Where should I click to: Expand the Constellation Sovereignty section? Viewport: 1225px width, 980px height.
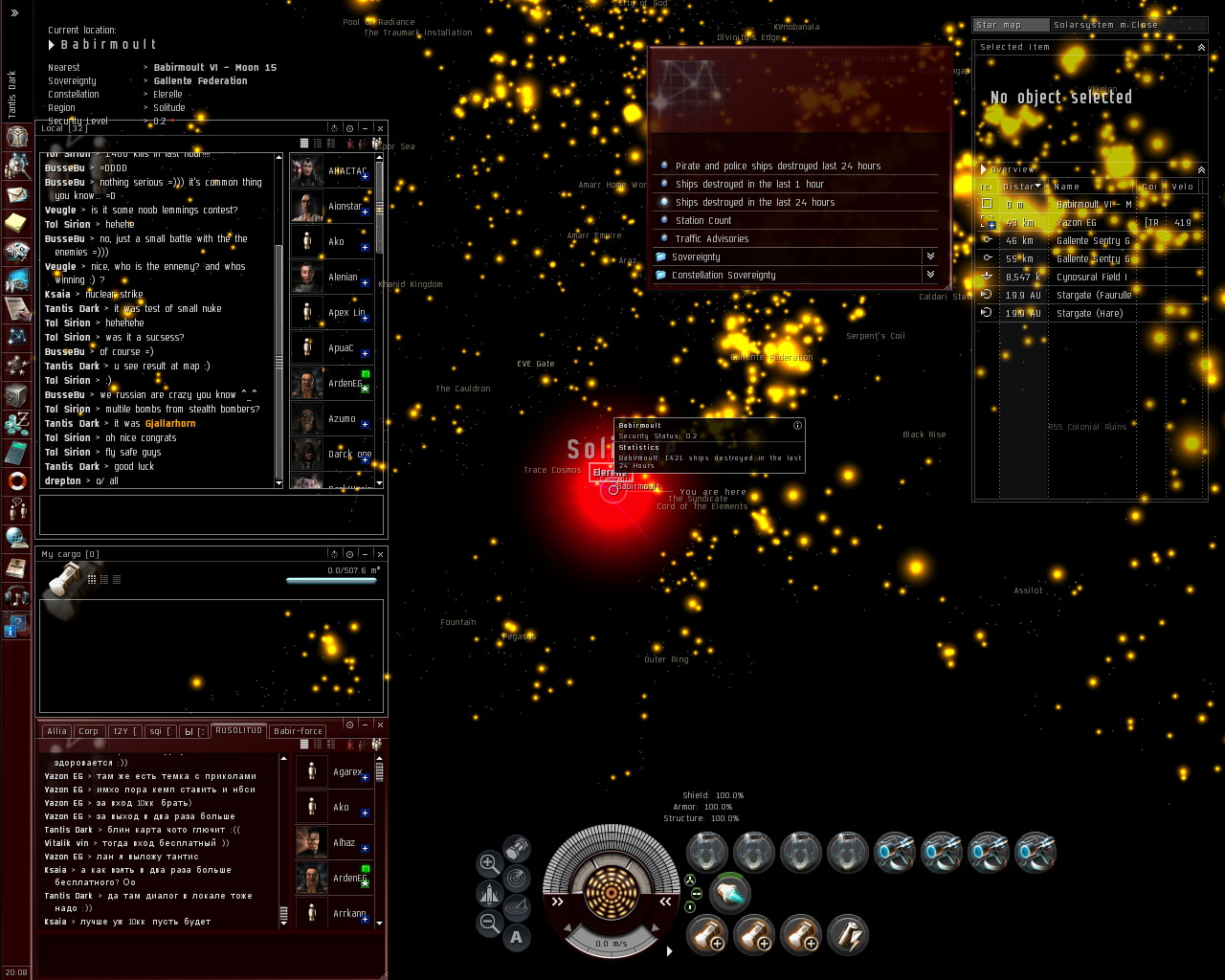pos(929,276)
